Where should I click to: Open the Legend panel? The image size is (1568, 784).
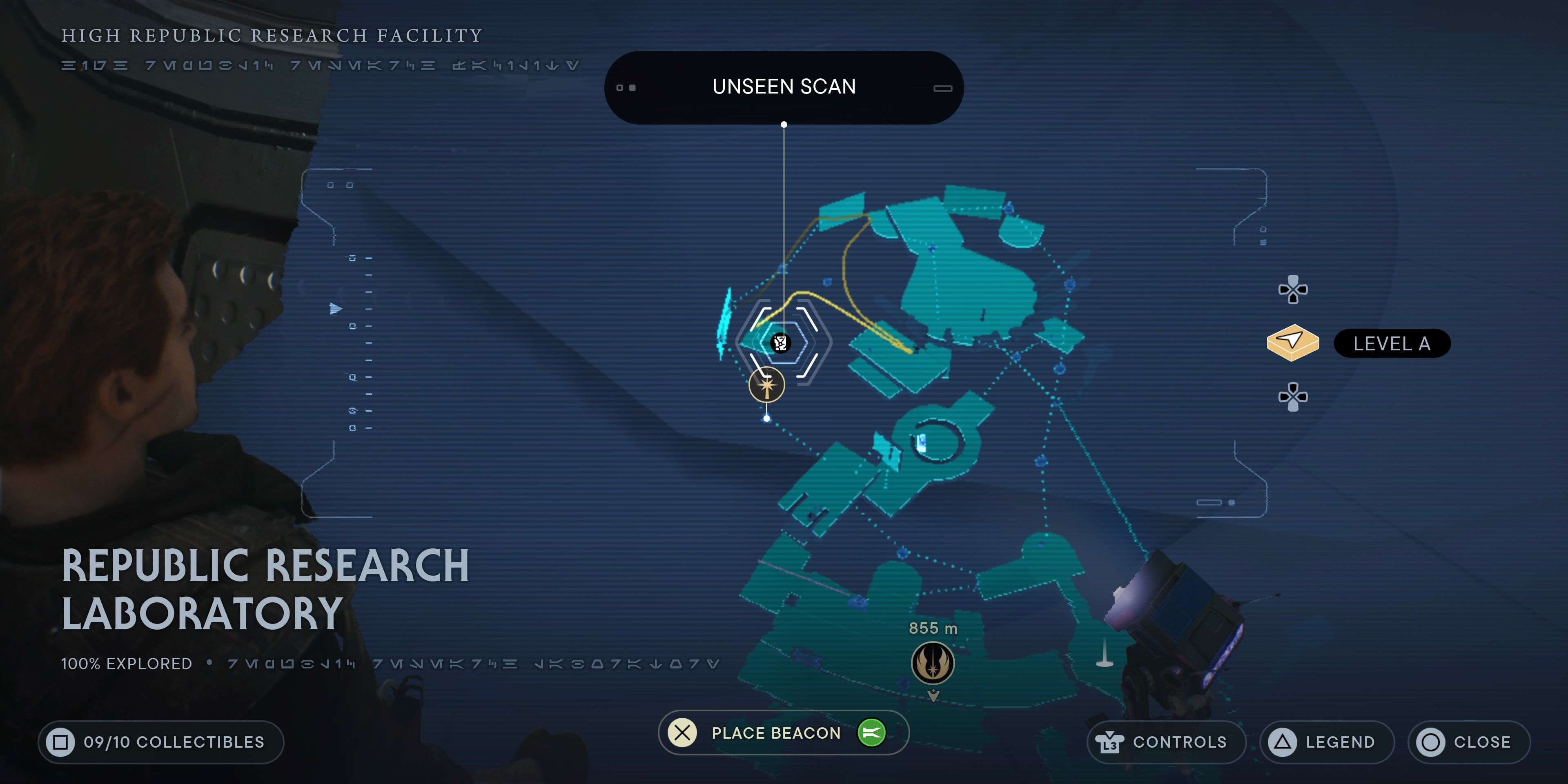[x=1326, y=742]
